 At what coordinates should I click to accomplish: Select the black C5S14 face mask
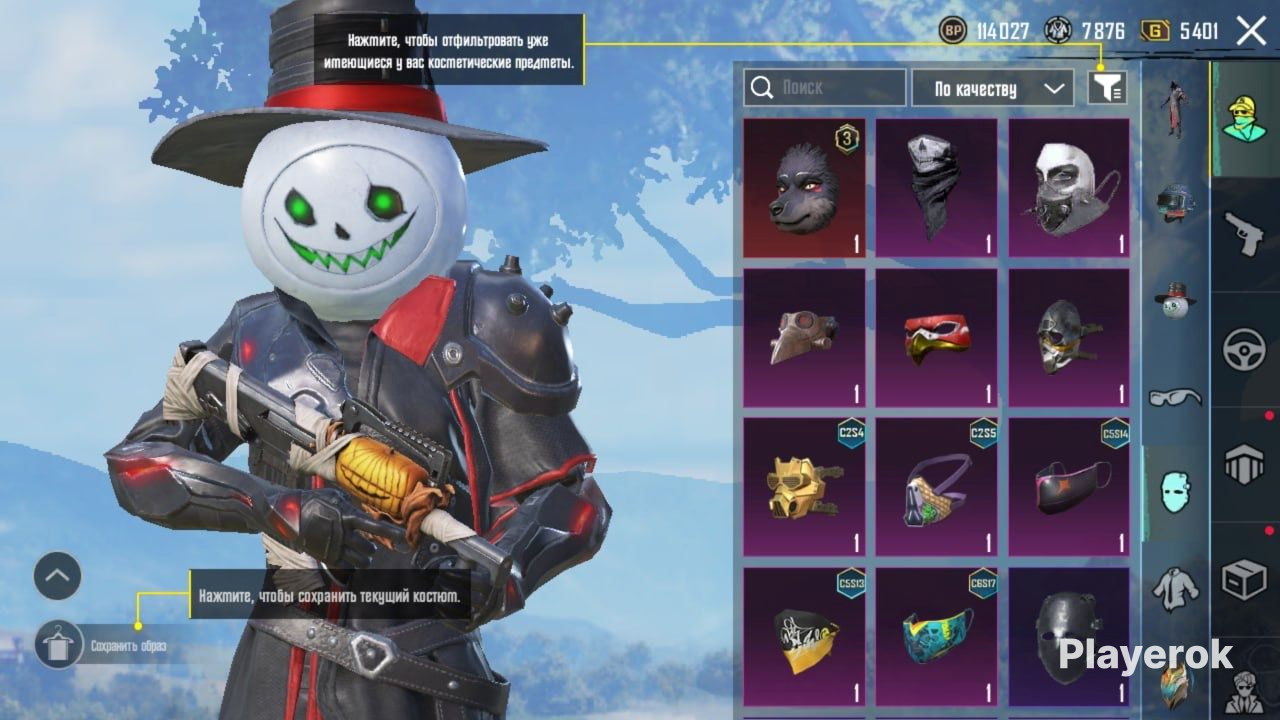pyautogui.click(x=1068, y=487)
